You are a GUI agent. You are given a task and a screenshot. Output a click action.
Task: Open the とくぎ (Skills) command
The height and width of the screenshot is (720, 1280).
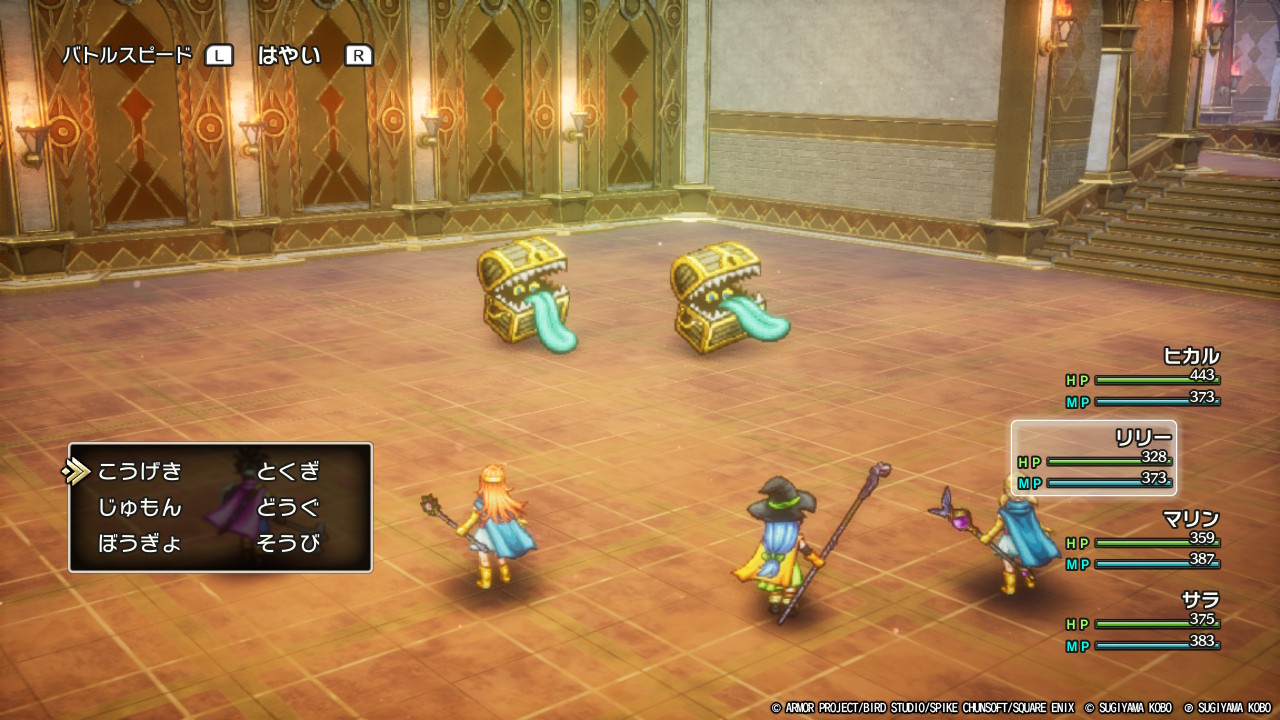tap(288, 472)
